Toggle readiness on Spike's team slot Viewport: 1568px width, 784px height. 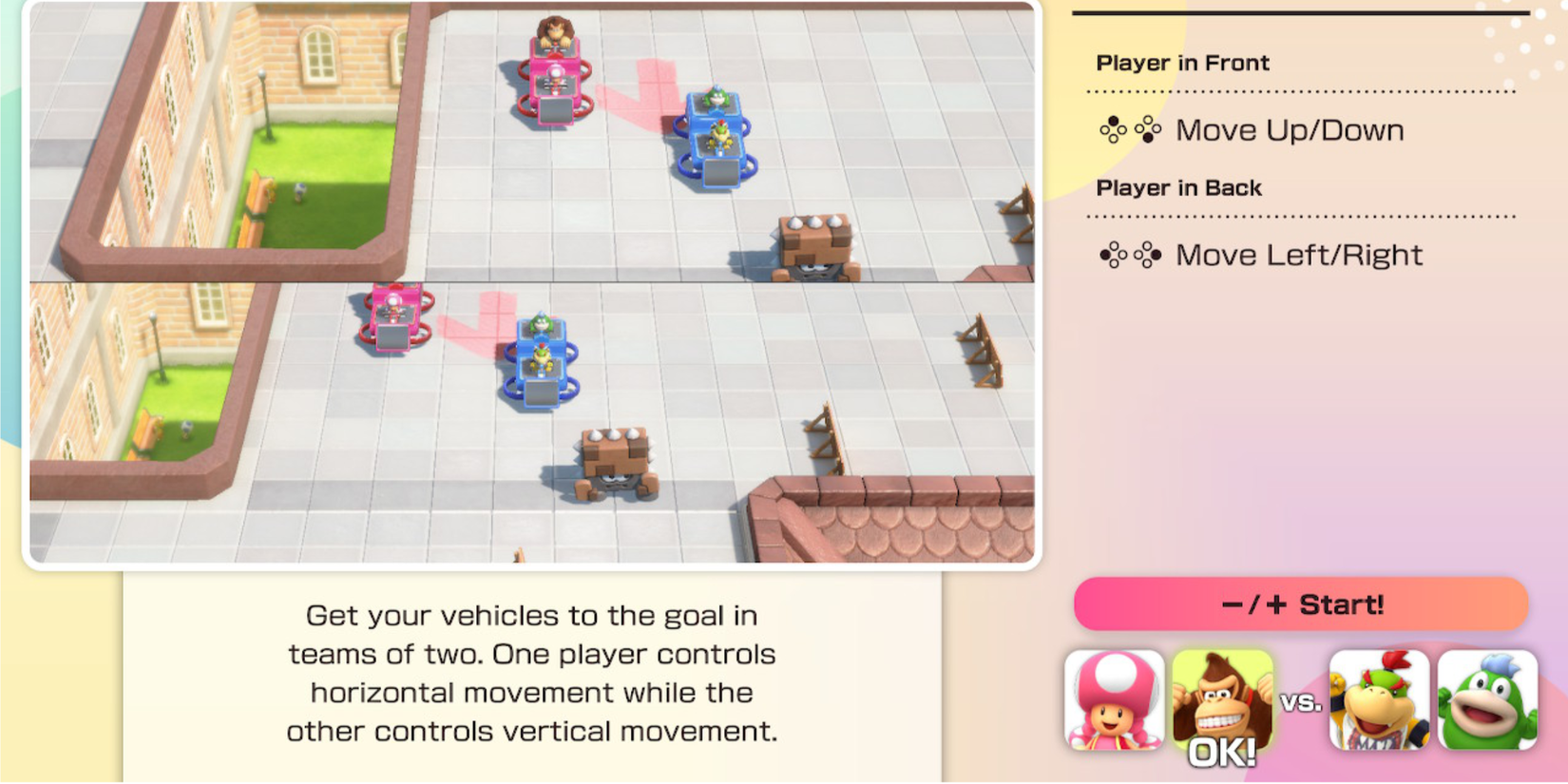click(x=1488, y=700)
